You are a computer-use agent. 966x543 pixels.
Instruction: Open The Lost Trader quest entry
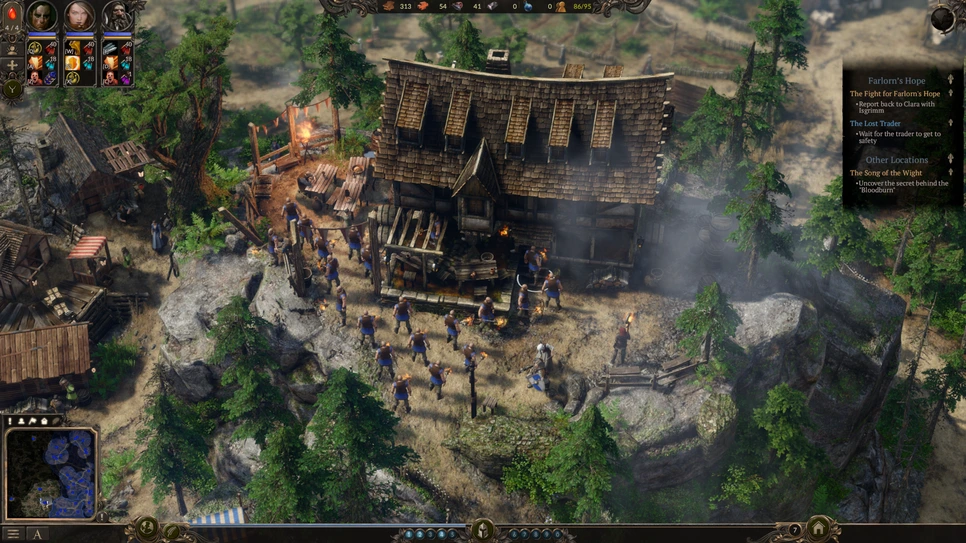pos(875,123)
